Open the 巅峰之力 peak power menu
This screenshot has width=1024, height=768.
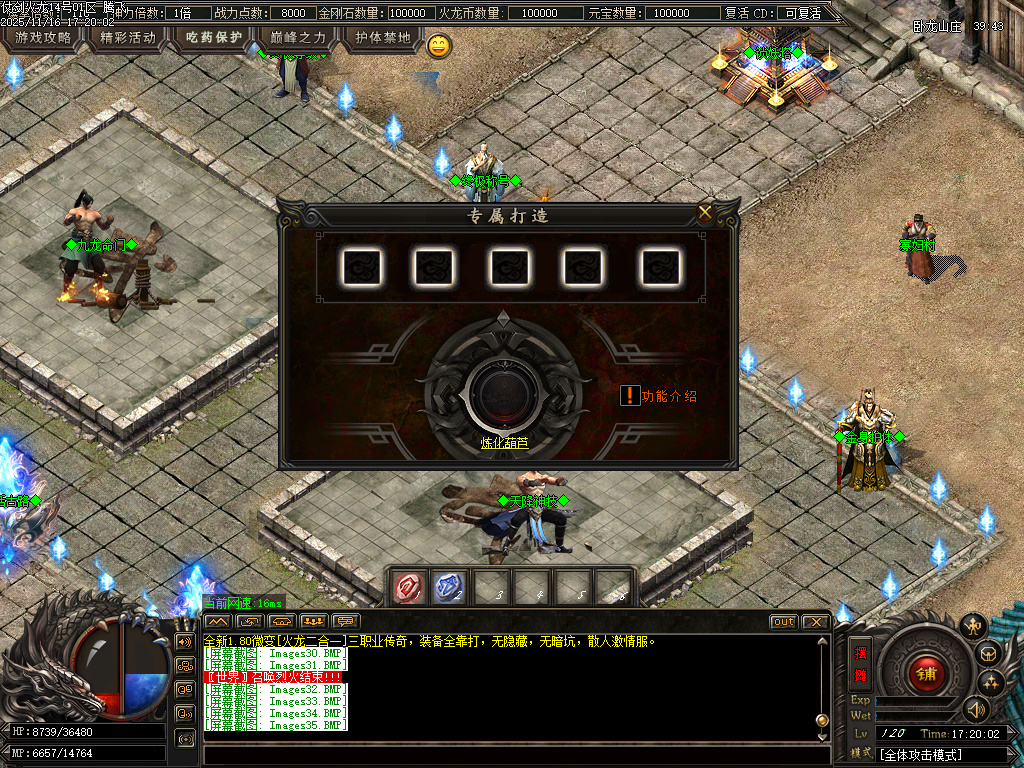(298, 38)
